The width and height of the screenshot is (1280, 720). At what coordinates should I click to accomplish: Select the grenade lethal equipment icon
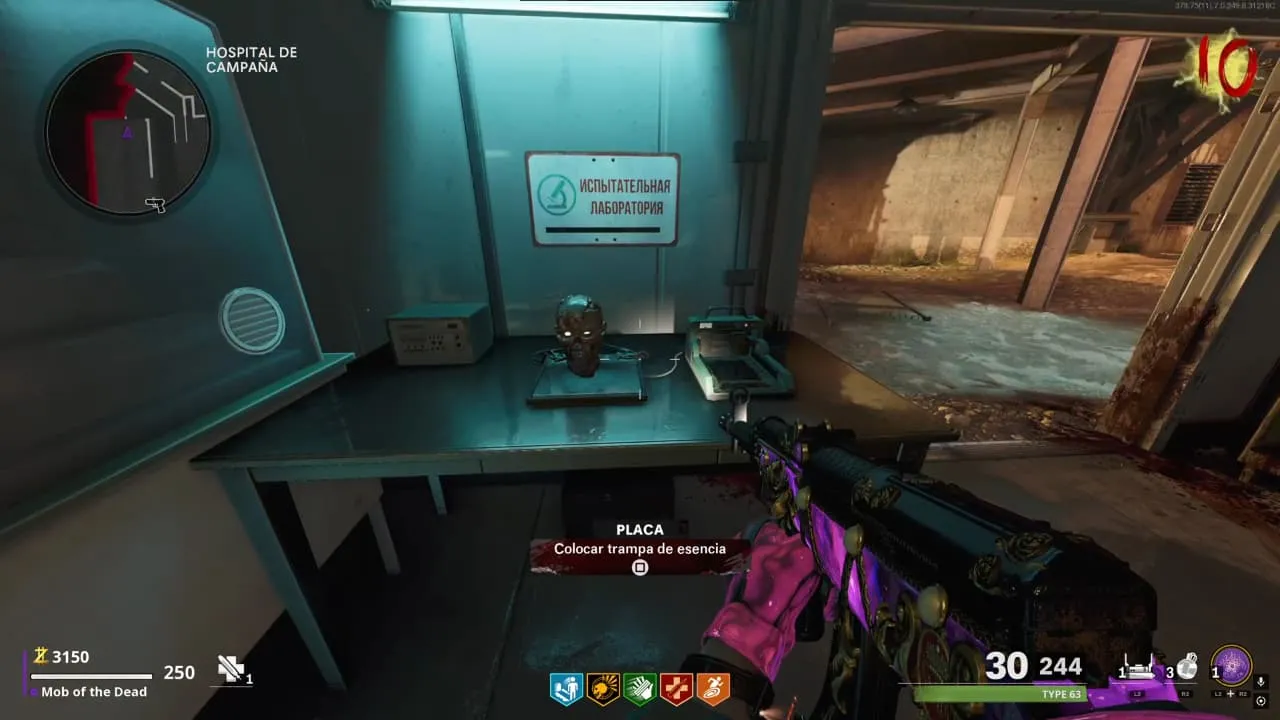[1187, 667]
